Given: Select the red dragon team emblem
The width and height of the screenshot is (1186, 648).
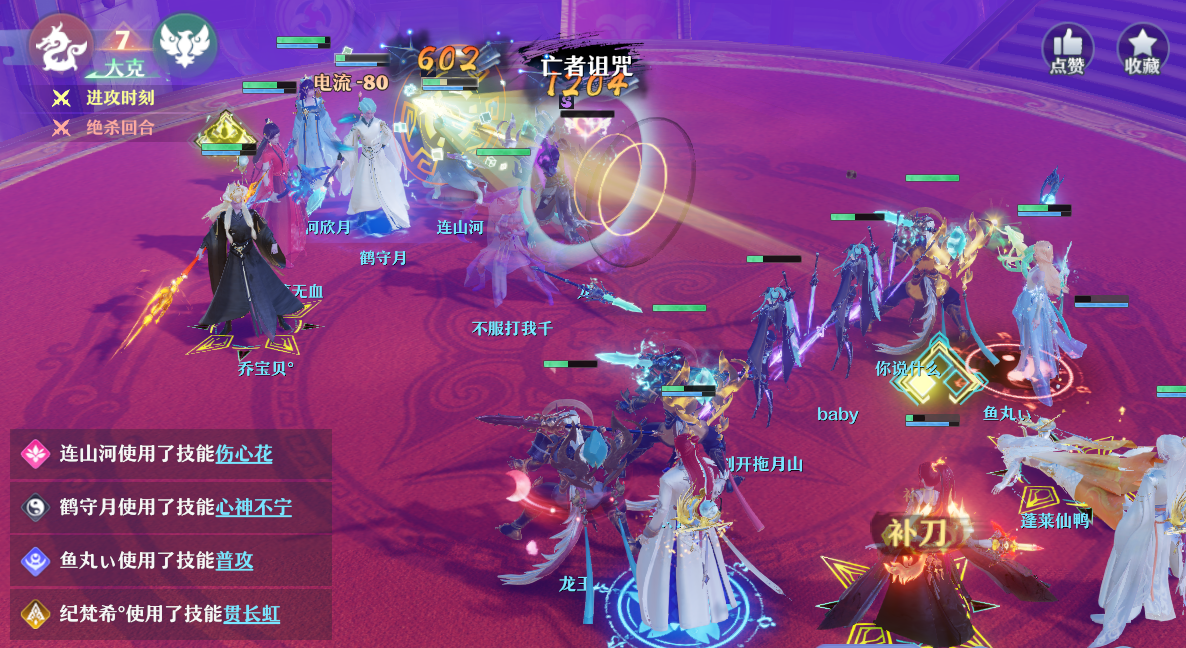Looking at the screenshot, I should pyautogui.click(x=60, y=47).
